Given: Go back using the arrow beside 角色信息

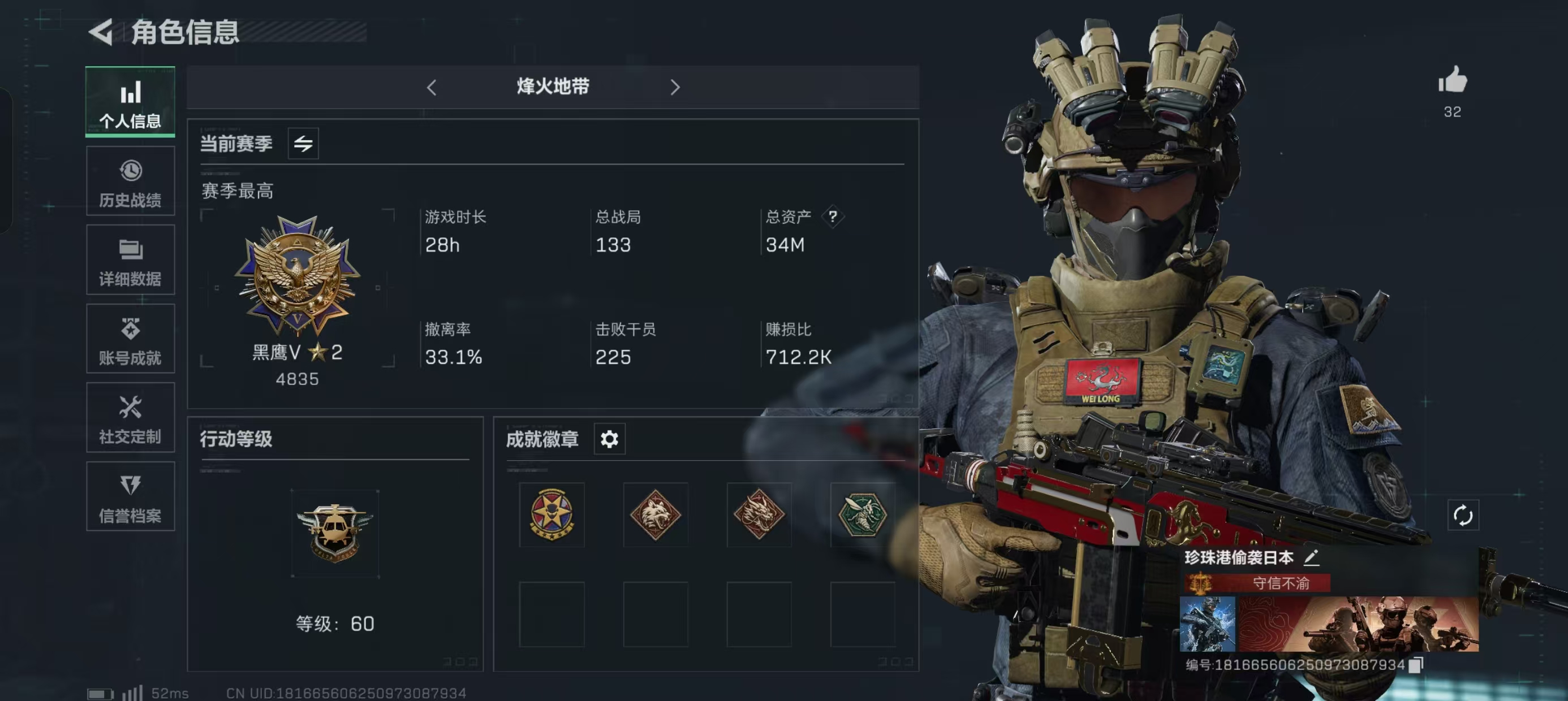Looking at the screenshot, I should pos(101,32).
